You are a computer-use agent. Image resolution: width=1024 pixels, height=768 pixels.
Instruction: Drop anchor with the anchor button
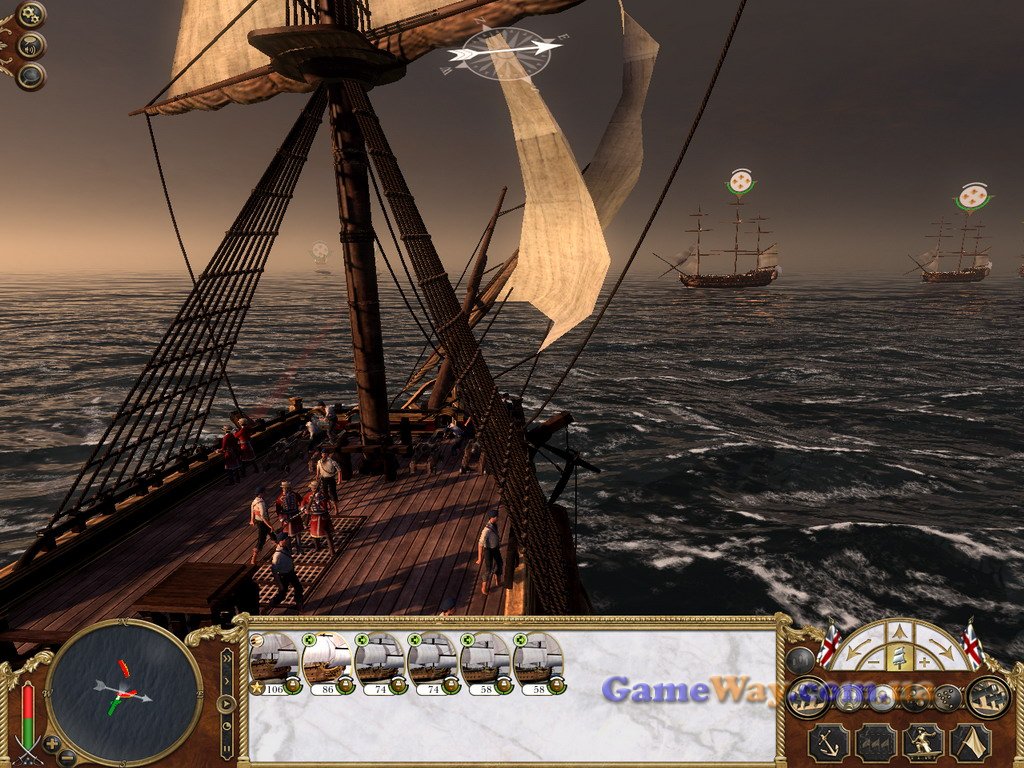(x=828, y=743)
